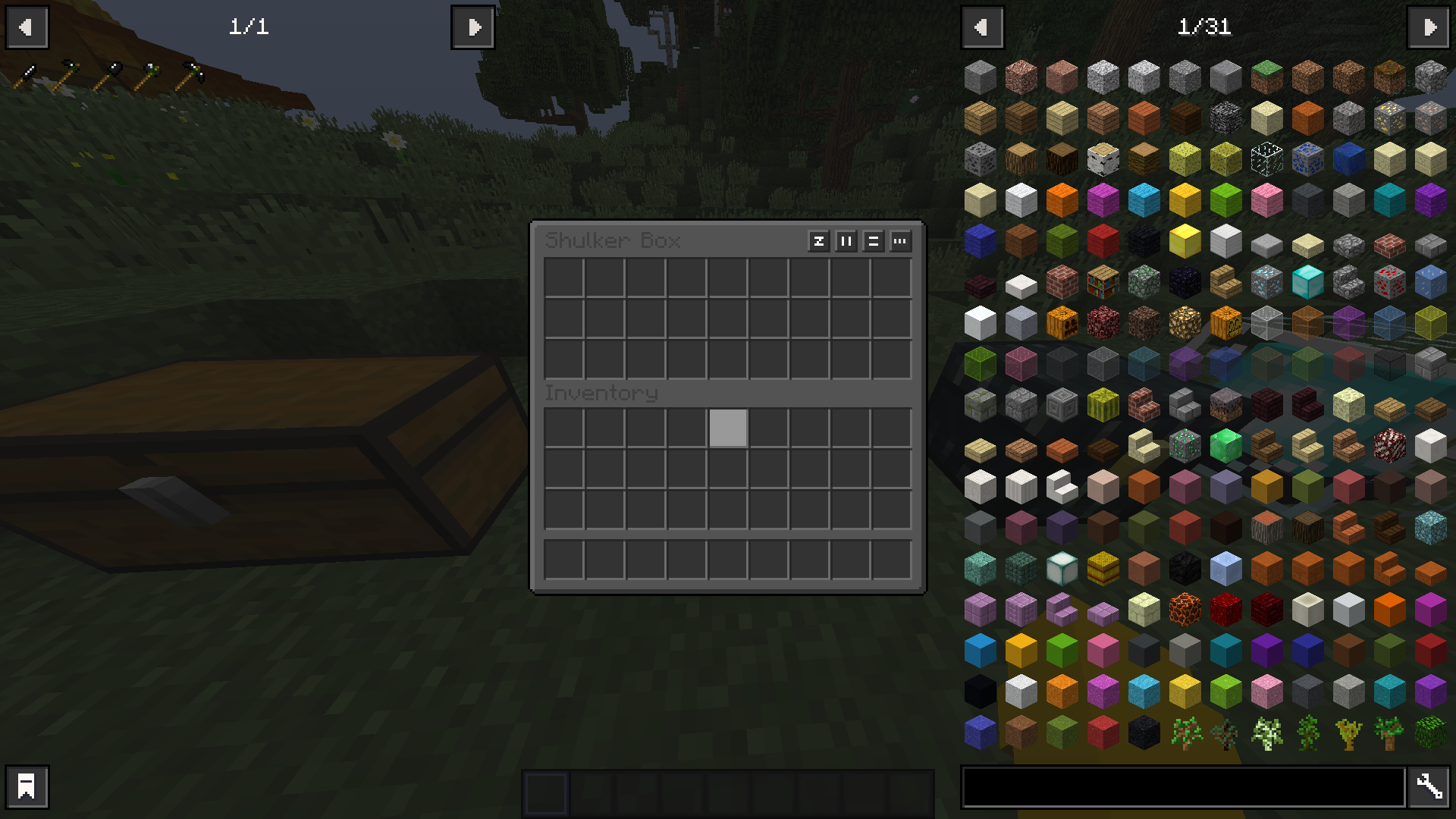Screen dimensions: 1456x819
Task: Click the sort-by-type button on Shulker Box
Action: pos(818,242)
